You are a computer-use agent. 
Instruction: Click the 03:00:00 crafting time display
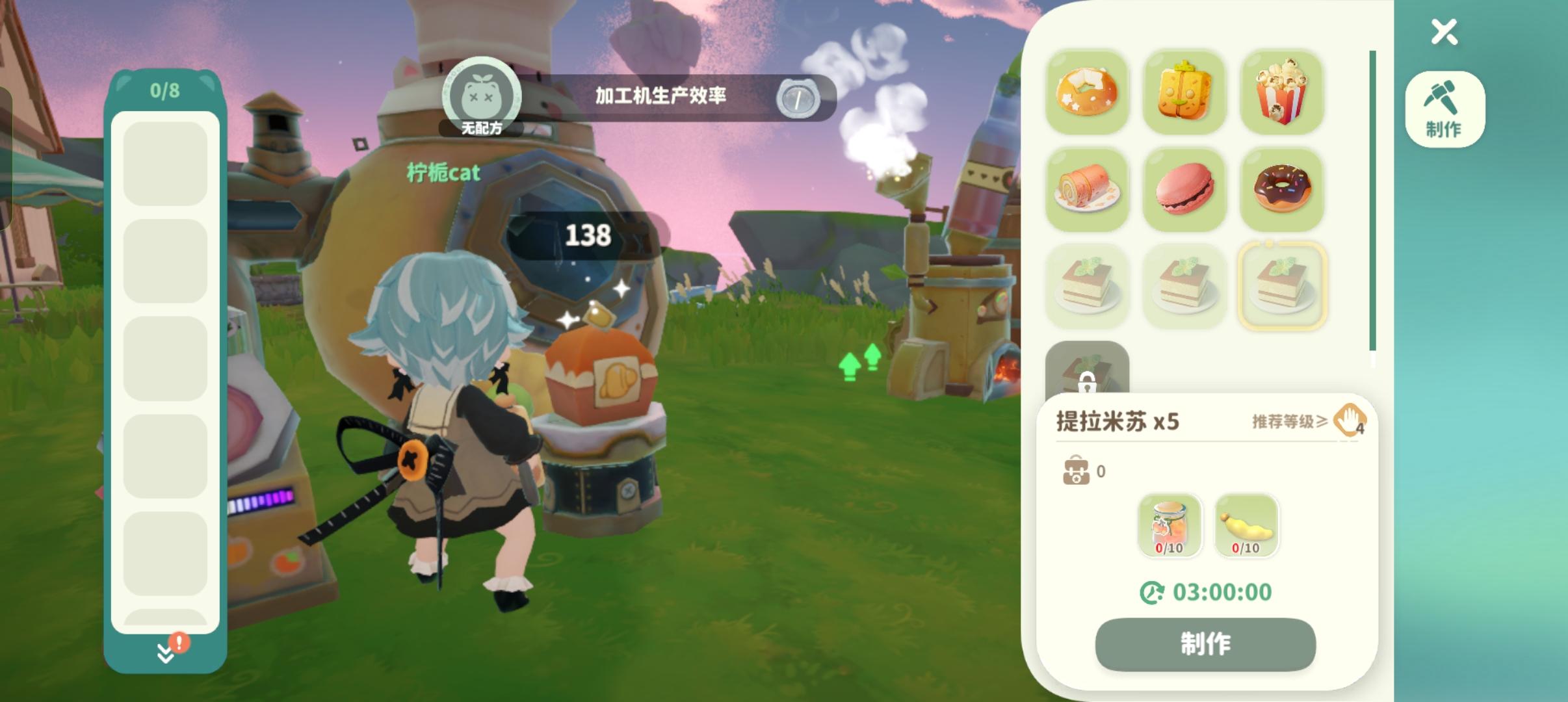point(1207,592)
